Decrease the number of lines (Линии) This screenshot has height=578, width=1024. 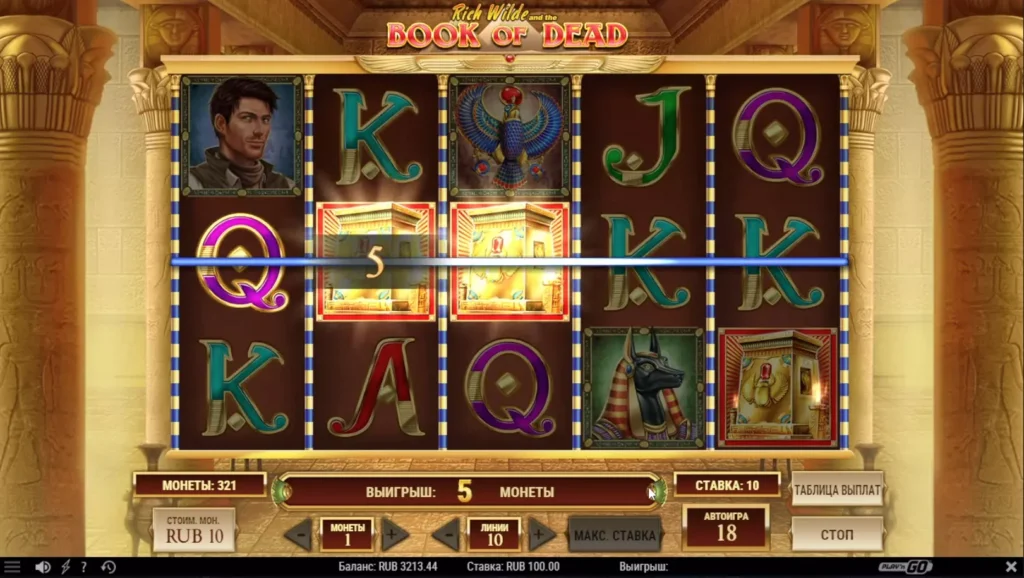pyautogui.click(x=445, y=535)
